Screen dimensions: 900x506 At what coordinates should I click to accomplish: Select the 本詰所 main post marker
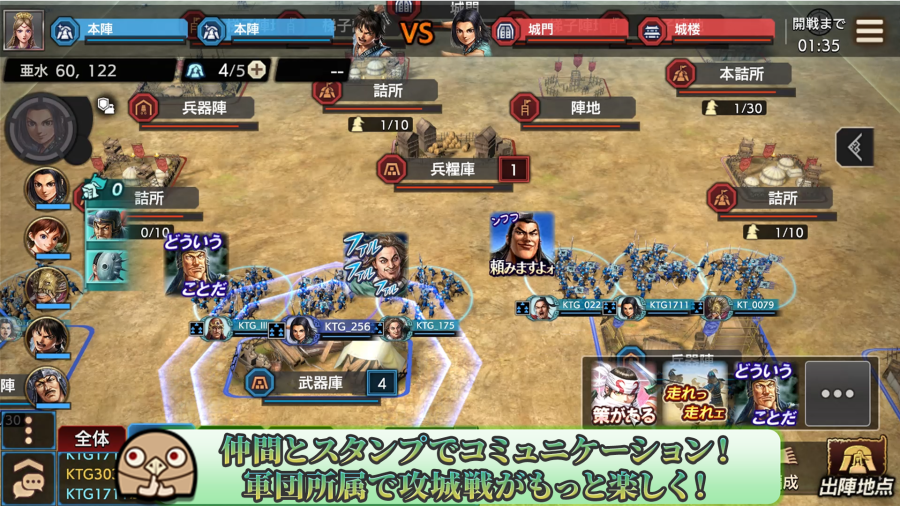pos(740,74)
